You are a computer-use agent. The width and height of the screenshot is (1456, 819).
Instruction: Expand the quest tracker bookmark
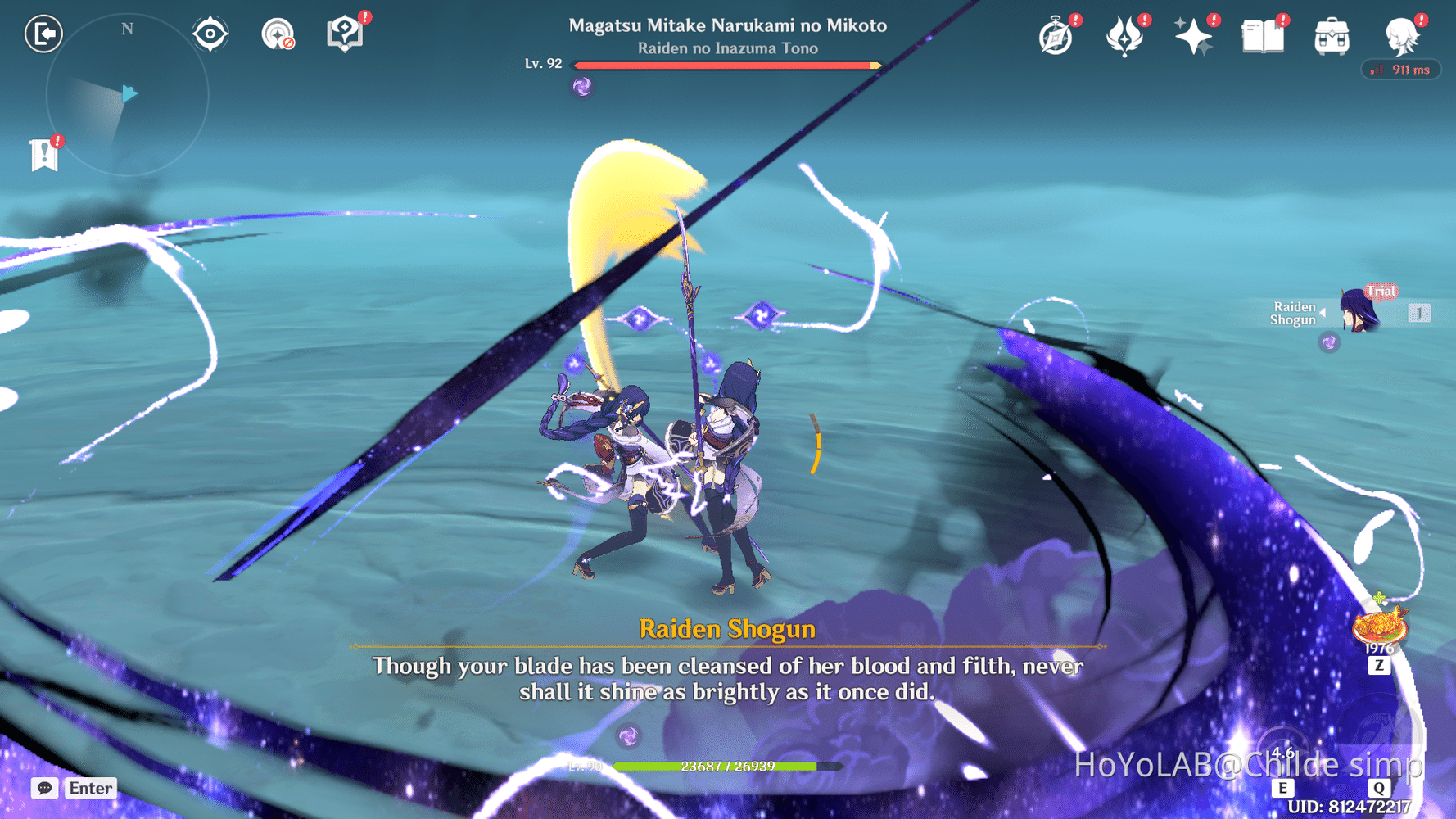tap(43, 152)
